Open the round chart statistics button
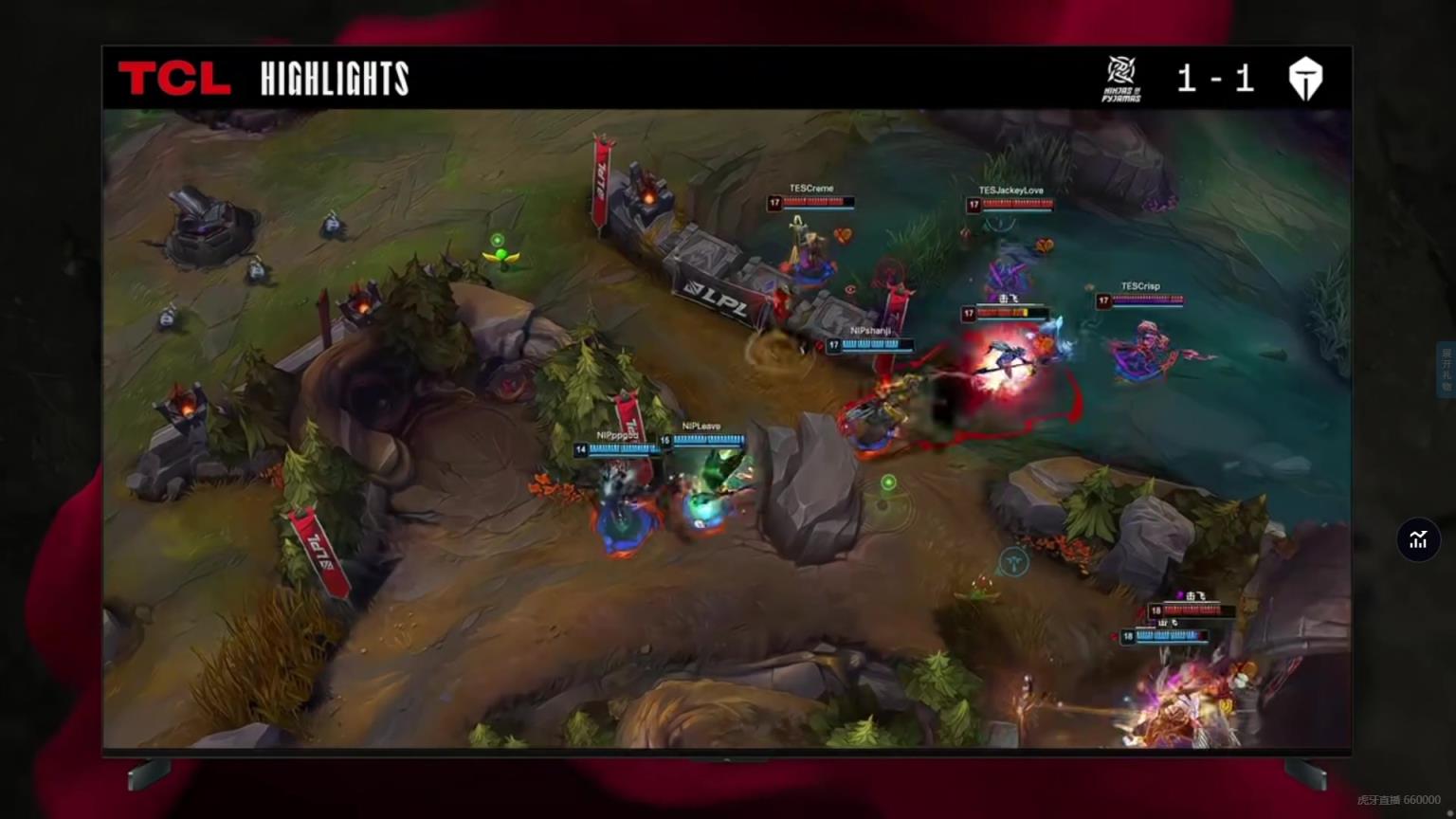1456x819 pixels. (1418, 539)
